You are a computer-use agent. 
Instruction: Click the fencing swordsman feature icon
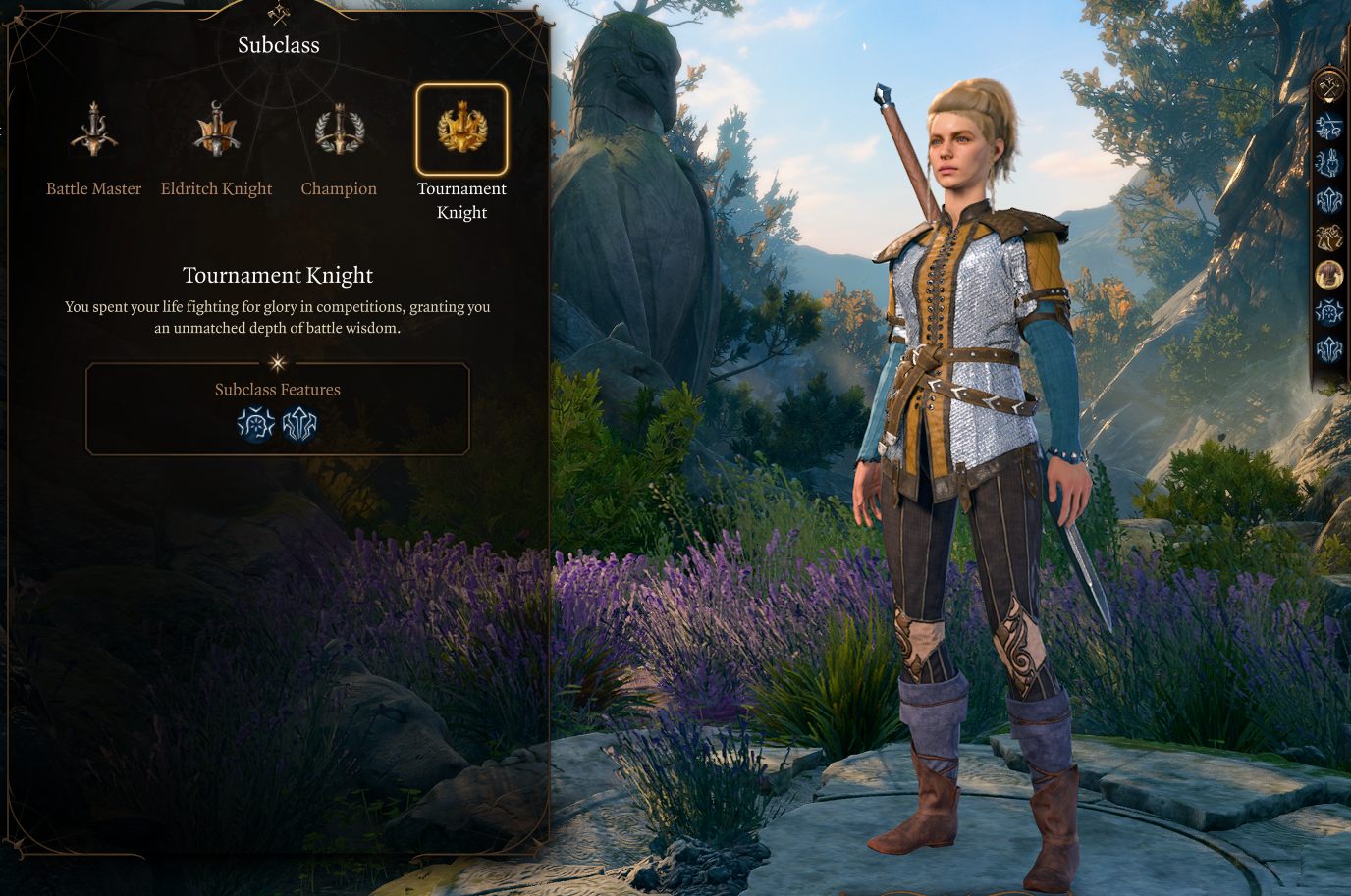click(x=1329, y=126)
